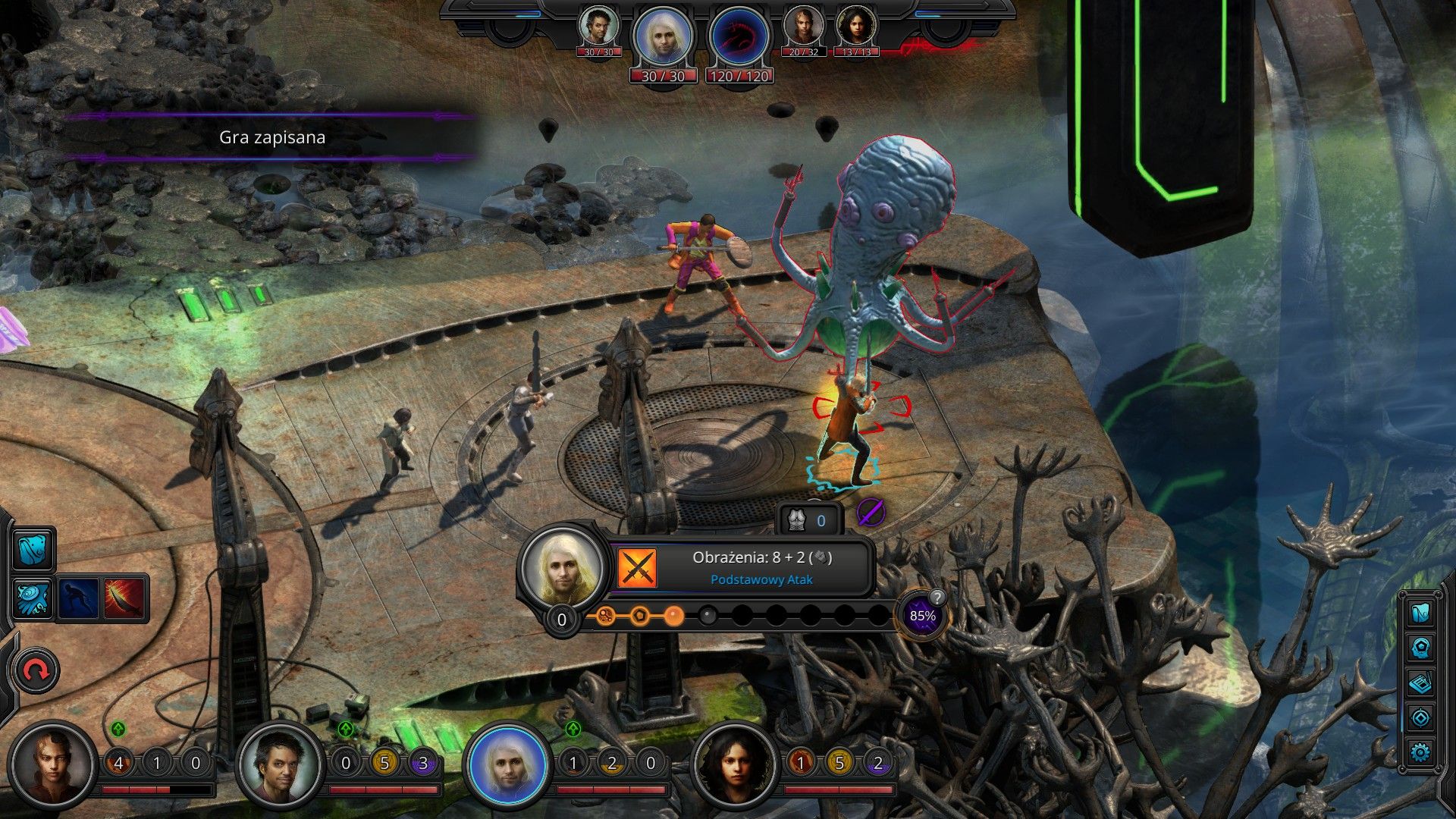Choose the blonde-haired character portrait in party bar

tap(507, 763)
